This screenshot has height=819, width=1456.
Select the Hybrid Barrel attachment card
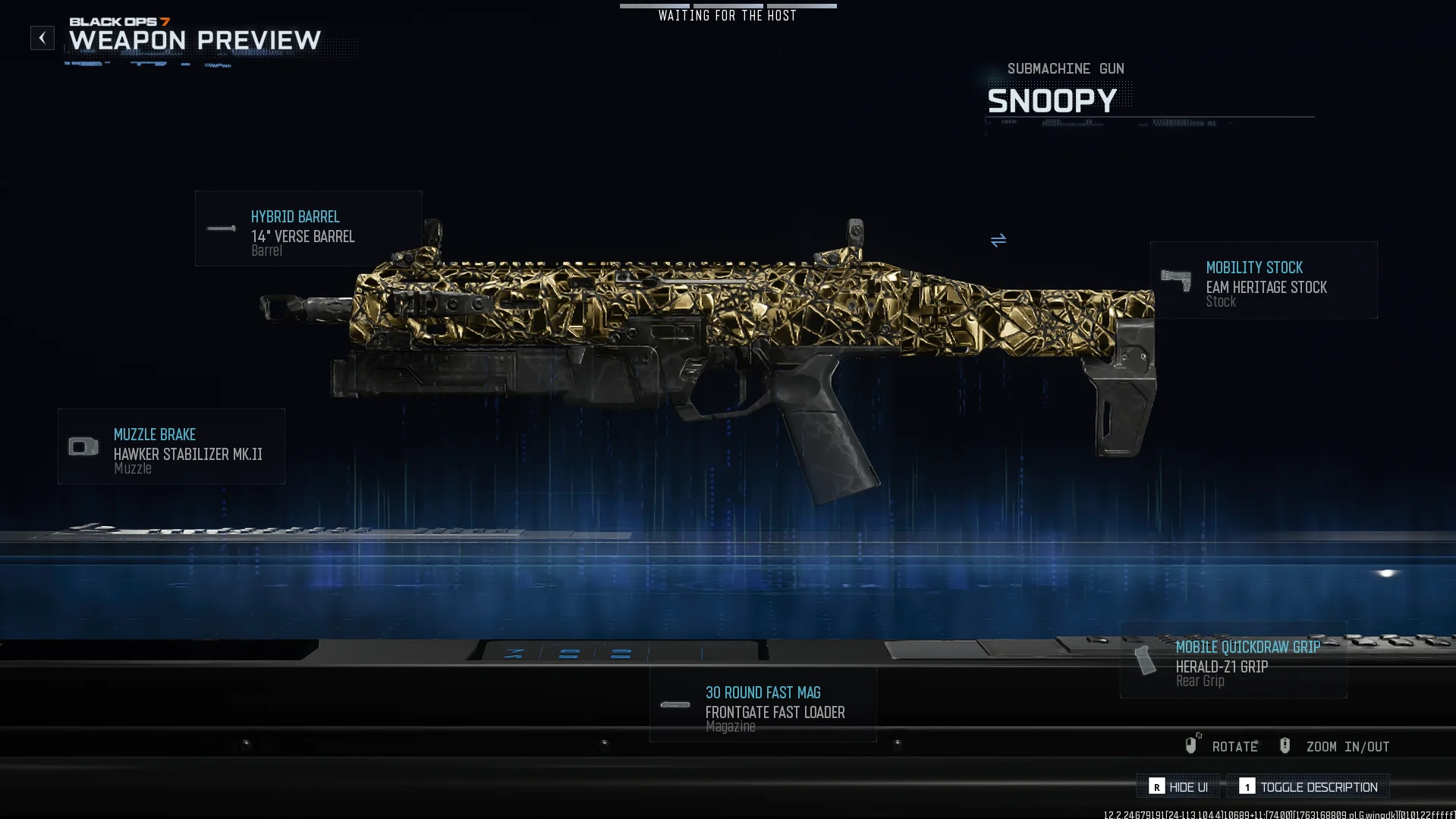[x=308, y=228]
